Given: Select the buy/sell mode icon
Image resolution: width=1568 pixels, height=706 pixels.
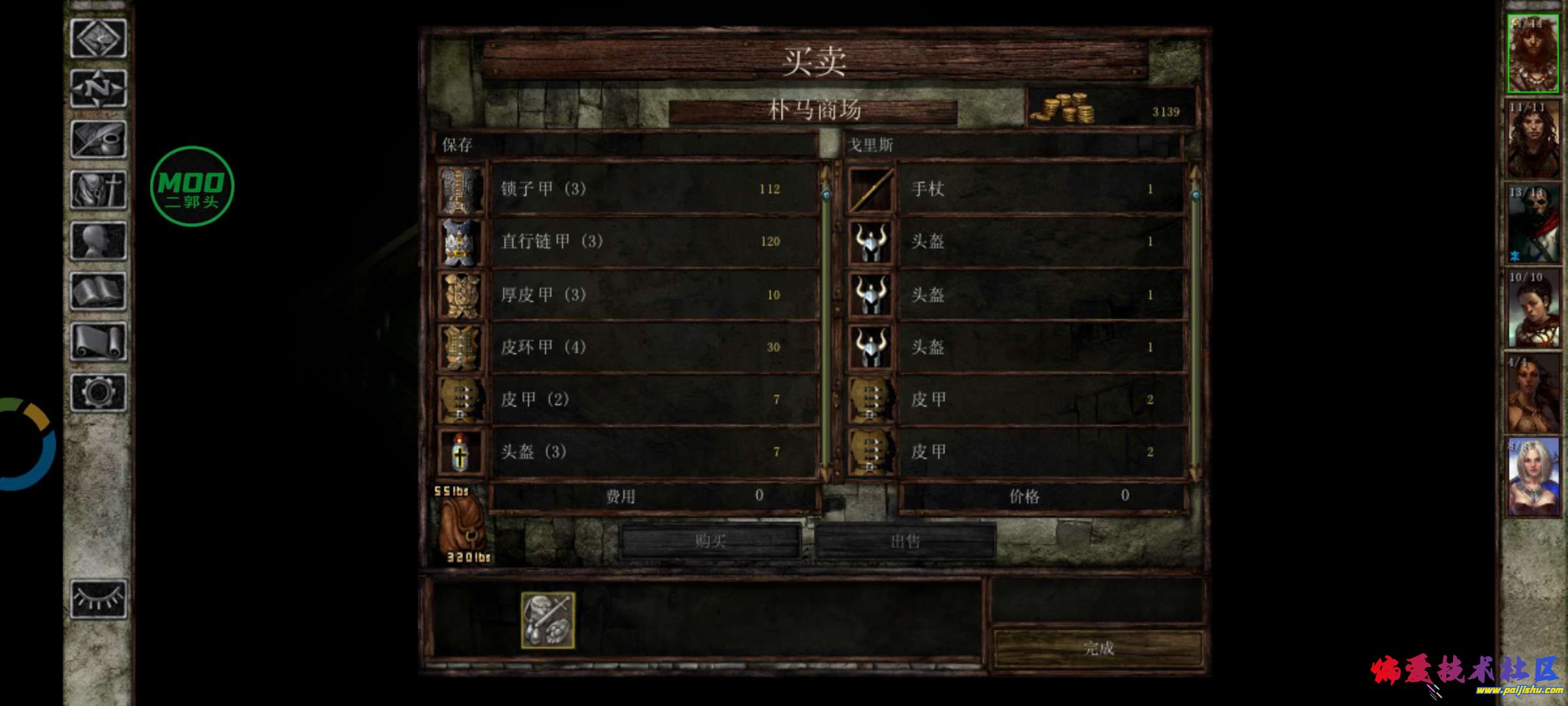Looking at the screenshot, I should click(547, 620).
